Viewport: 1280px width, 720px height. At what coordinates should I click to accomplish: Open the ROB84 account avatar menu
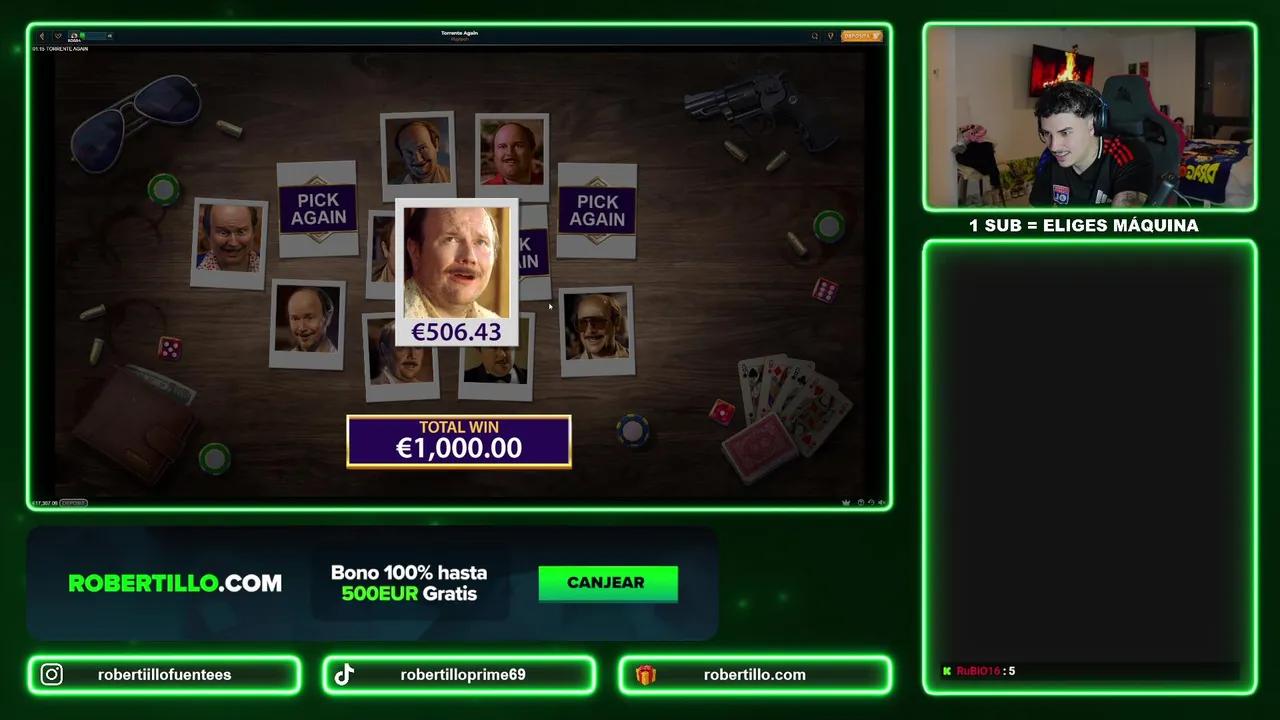74,36
